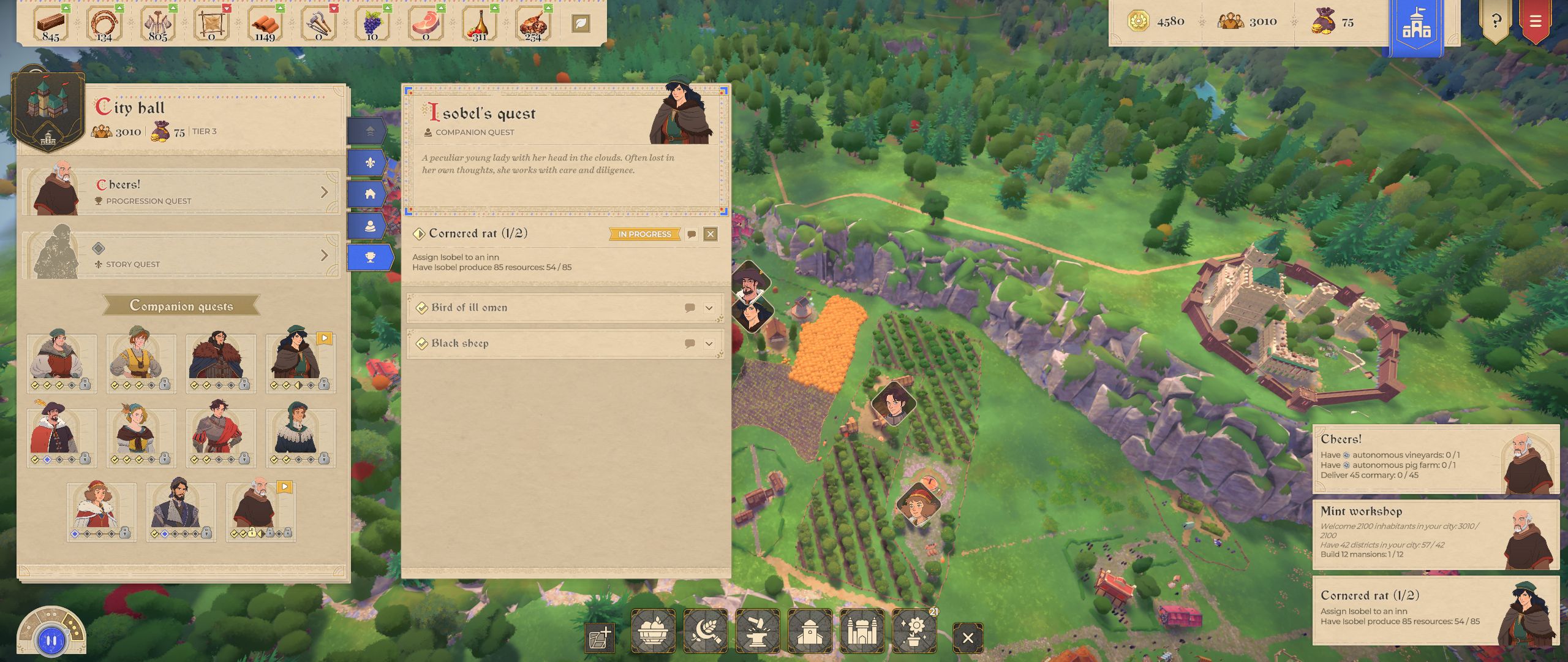This screenshot has height=662, width=1568.
Task: Click the blue city hall banner button
Action: click(1416, 26)
